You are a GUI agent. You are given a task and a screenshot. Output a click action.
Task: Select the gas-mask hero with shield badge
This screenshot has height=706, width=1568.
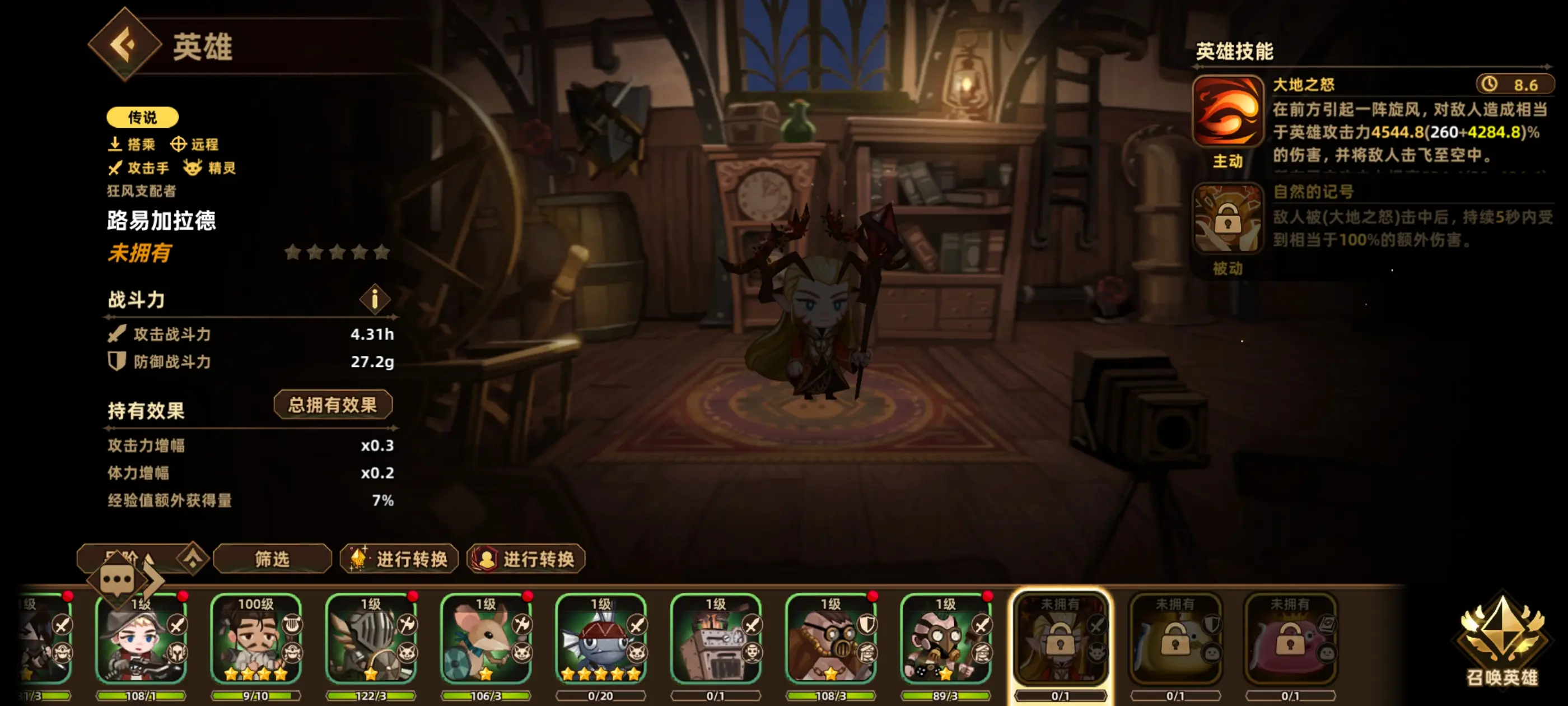(x=831, y=640)
